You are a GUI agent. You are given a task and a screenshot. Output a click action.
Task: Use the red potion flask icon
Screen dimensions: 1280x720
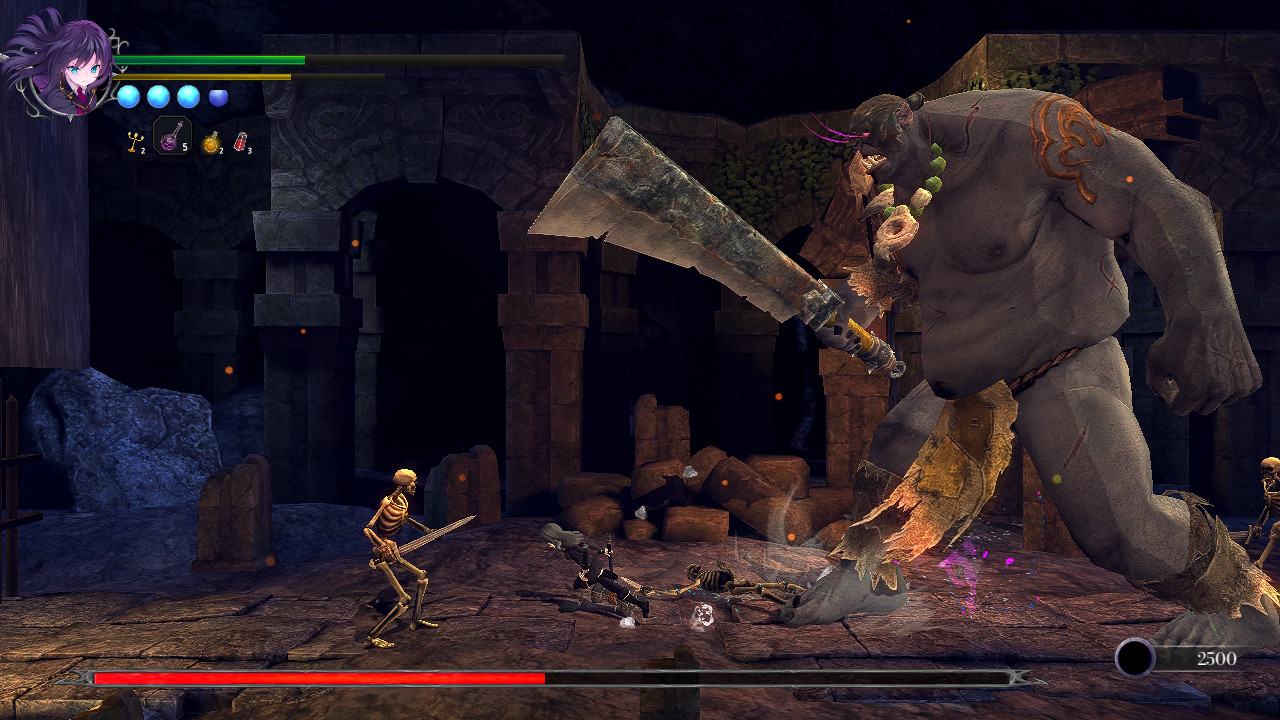240,140
